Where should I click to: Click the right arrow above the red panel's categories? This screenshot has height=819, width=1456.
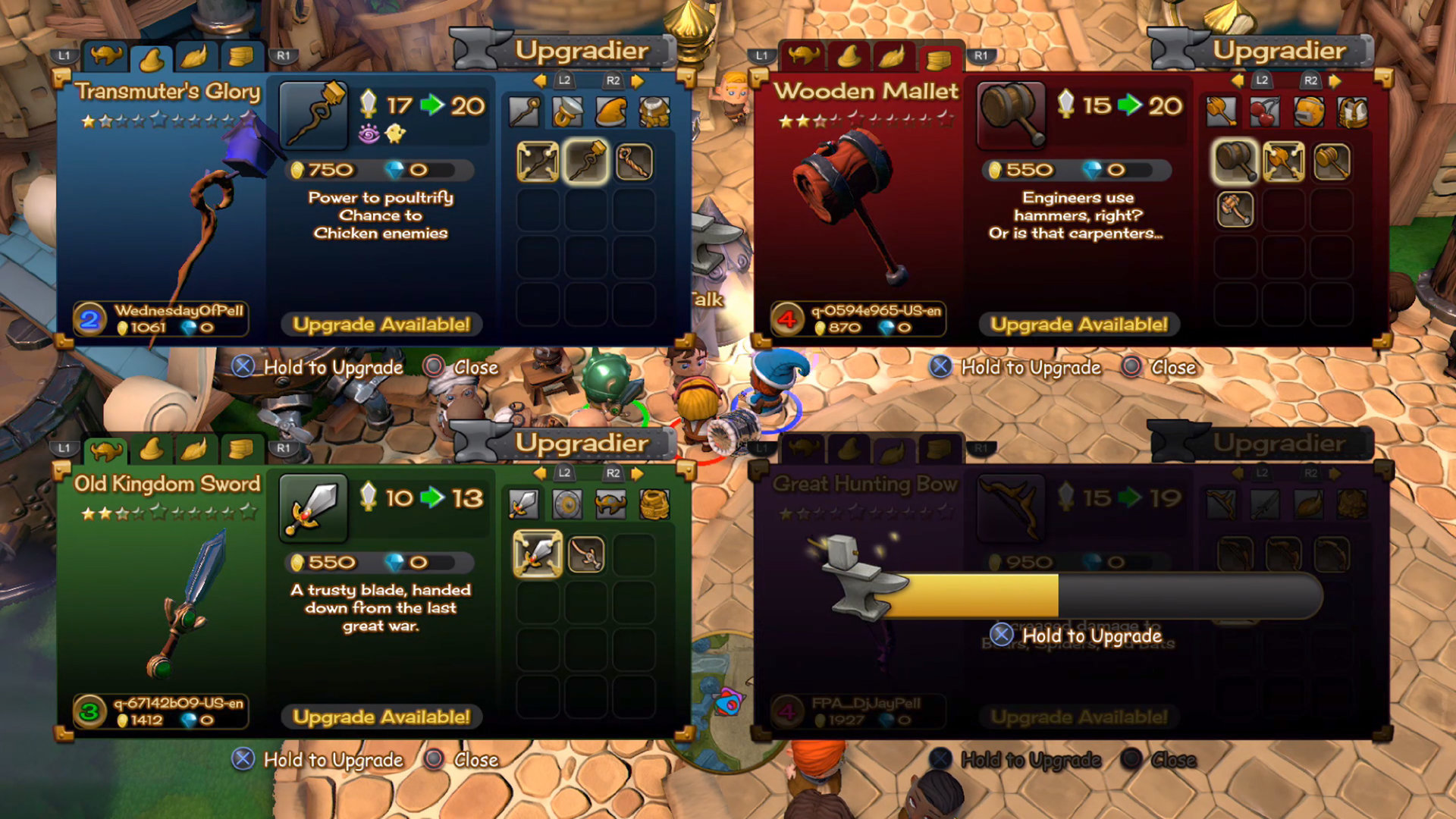point(1335,80)
